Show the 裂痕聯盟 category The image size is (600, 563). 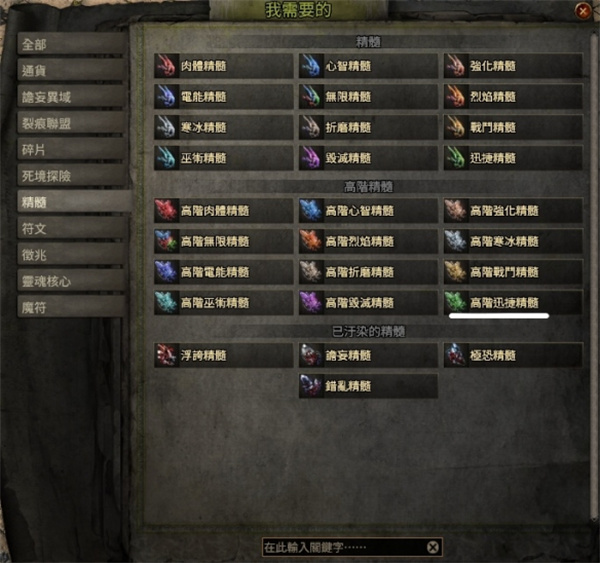pos(71,123)
